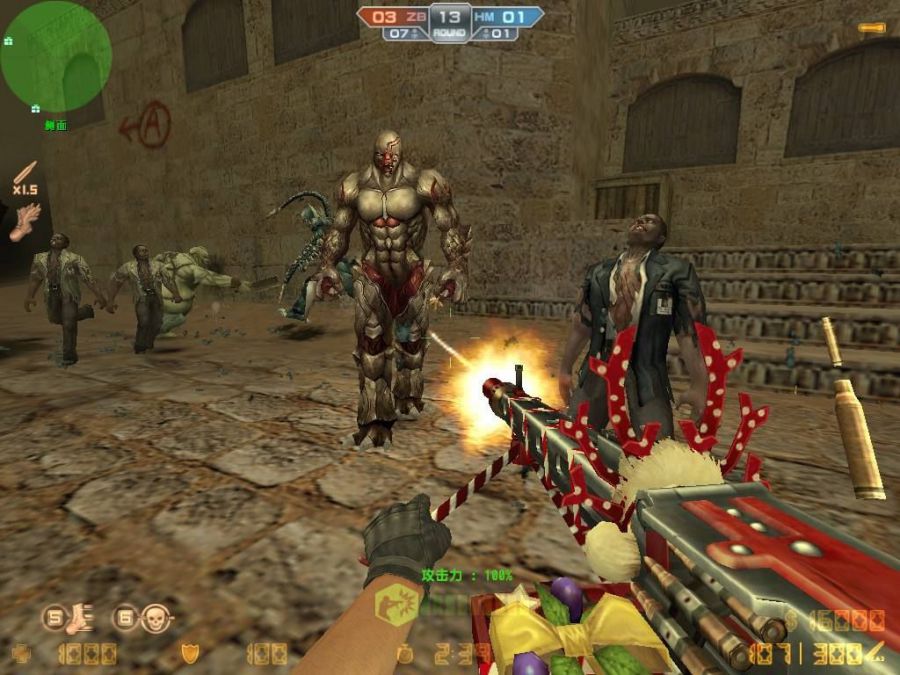
Task: Activate the sprint foot skill icon
Action: coord(79,619)
